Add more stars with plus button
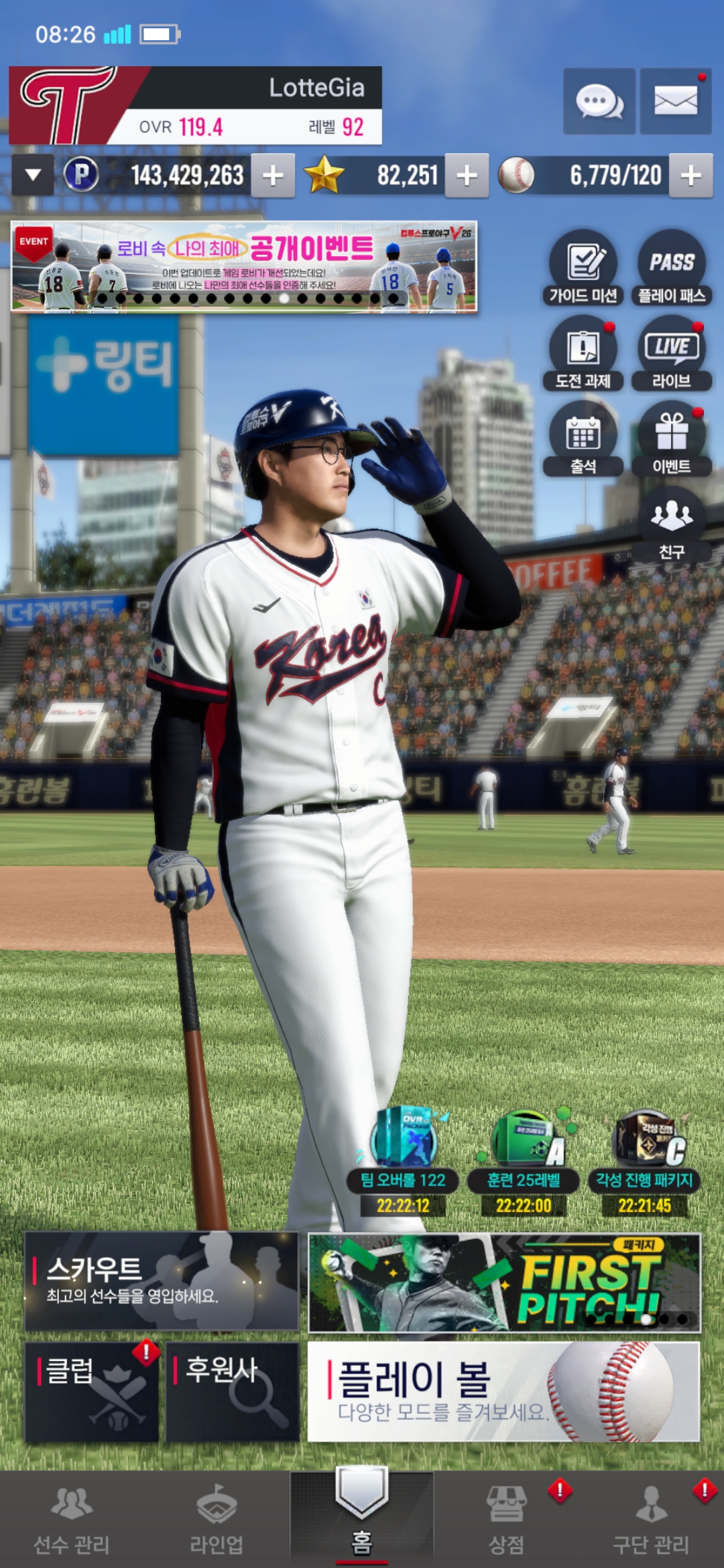Screen dimensions: 724x1568 pyautogui.click(x=467, y=176)
